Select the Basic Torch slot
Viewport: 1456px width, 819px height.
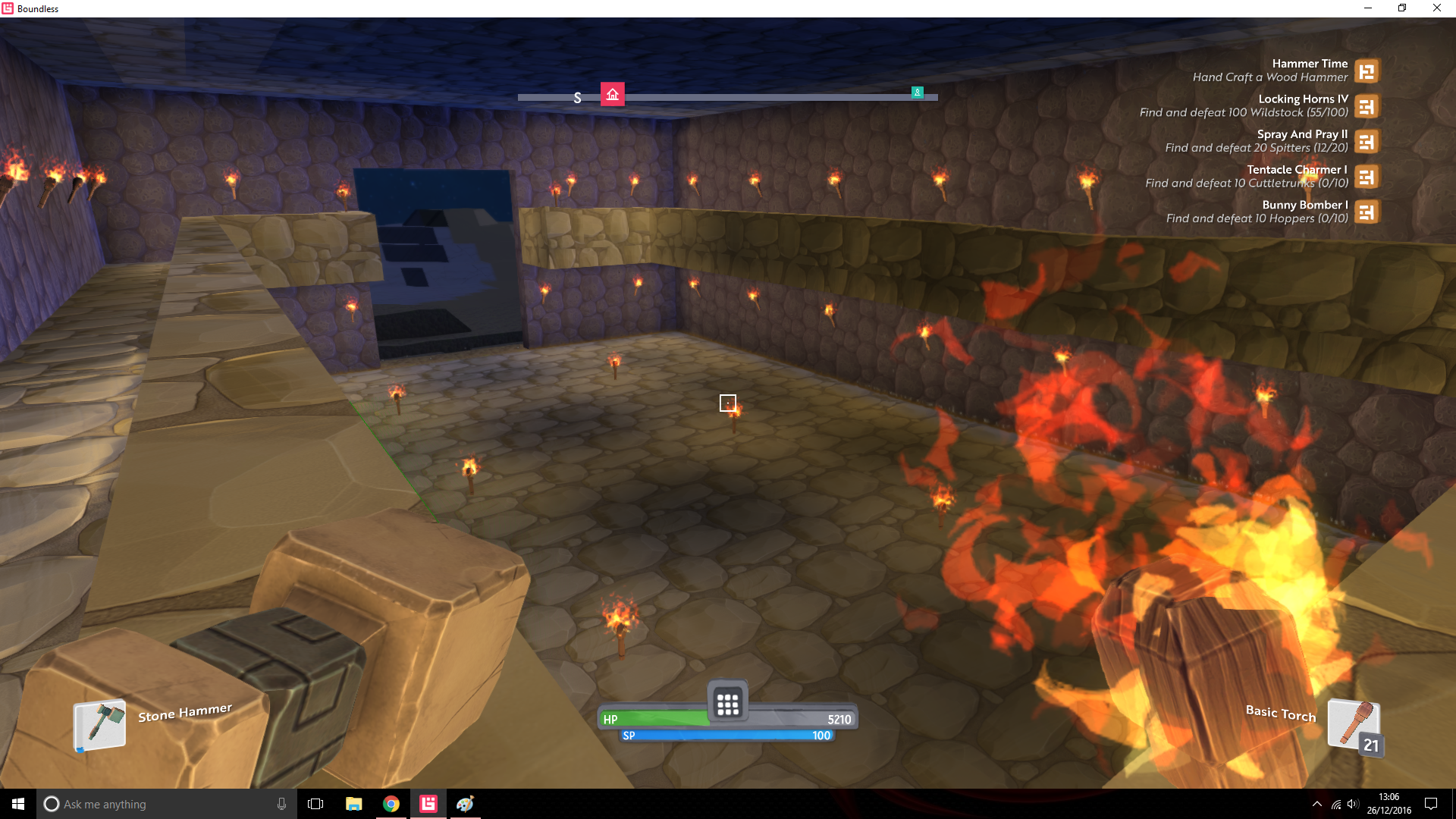point(1354,725)
